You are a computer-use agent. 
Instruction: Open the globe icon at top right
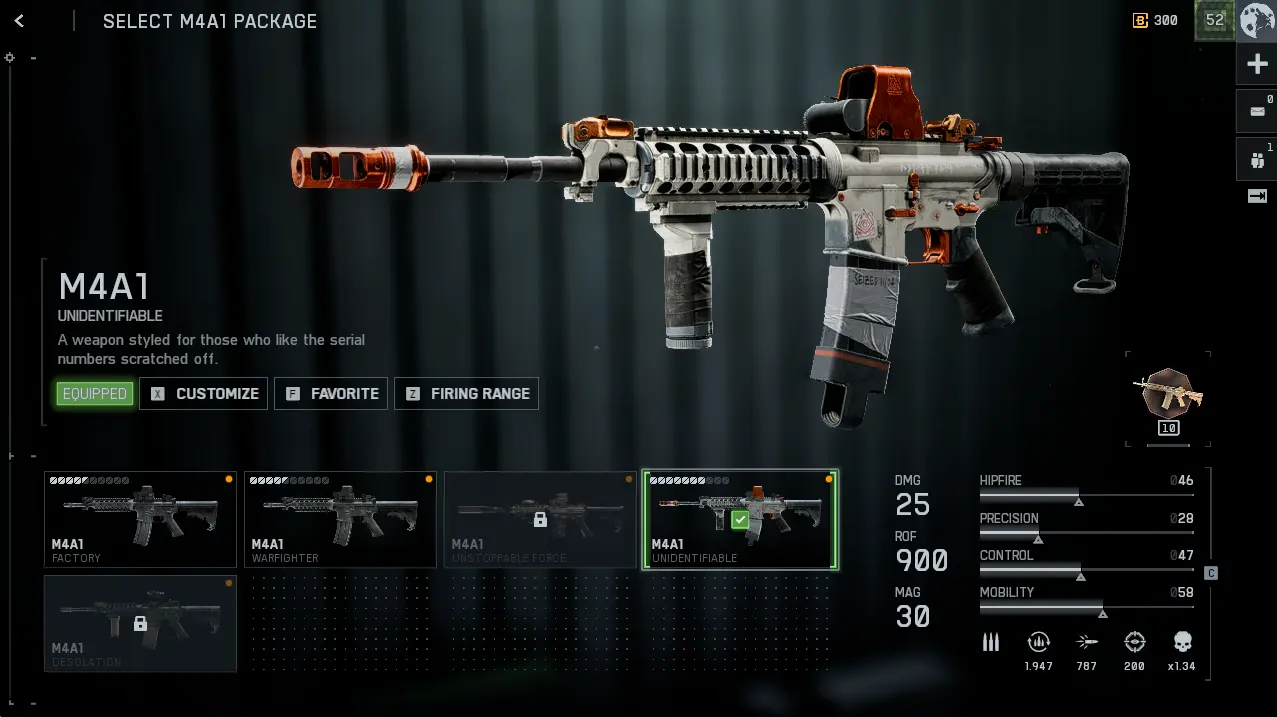pyautogui.click(x=1257, y=21)
